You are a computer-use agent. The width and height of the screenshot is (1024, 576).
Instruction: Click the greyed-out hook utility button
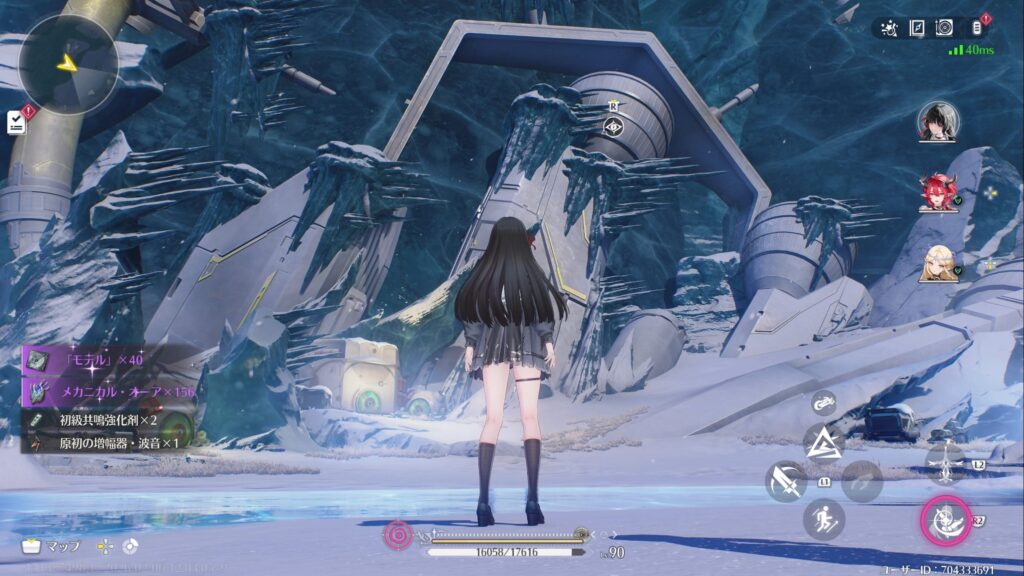(862, 481)
